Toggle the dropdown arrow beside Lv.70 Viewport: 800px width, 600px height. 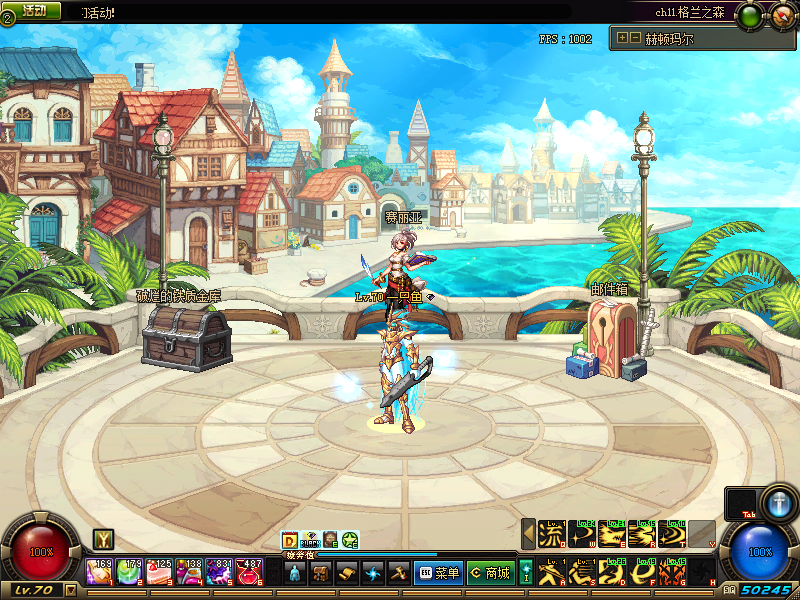(70, 590)
